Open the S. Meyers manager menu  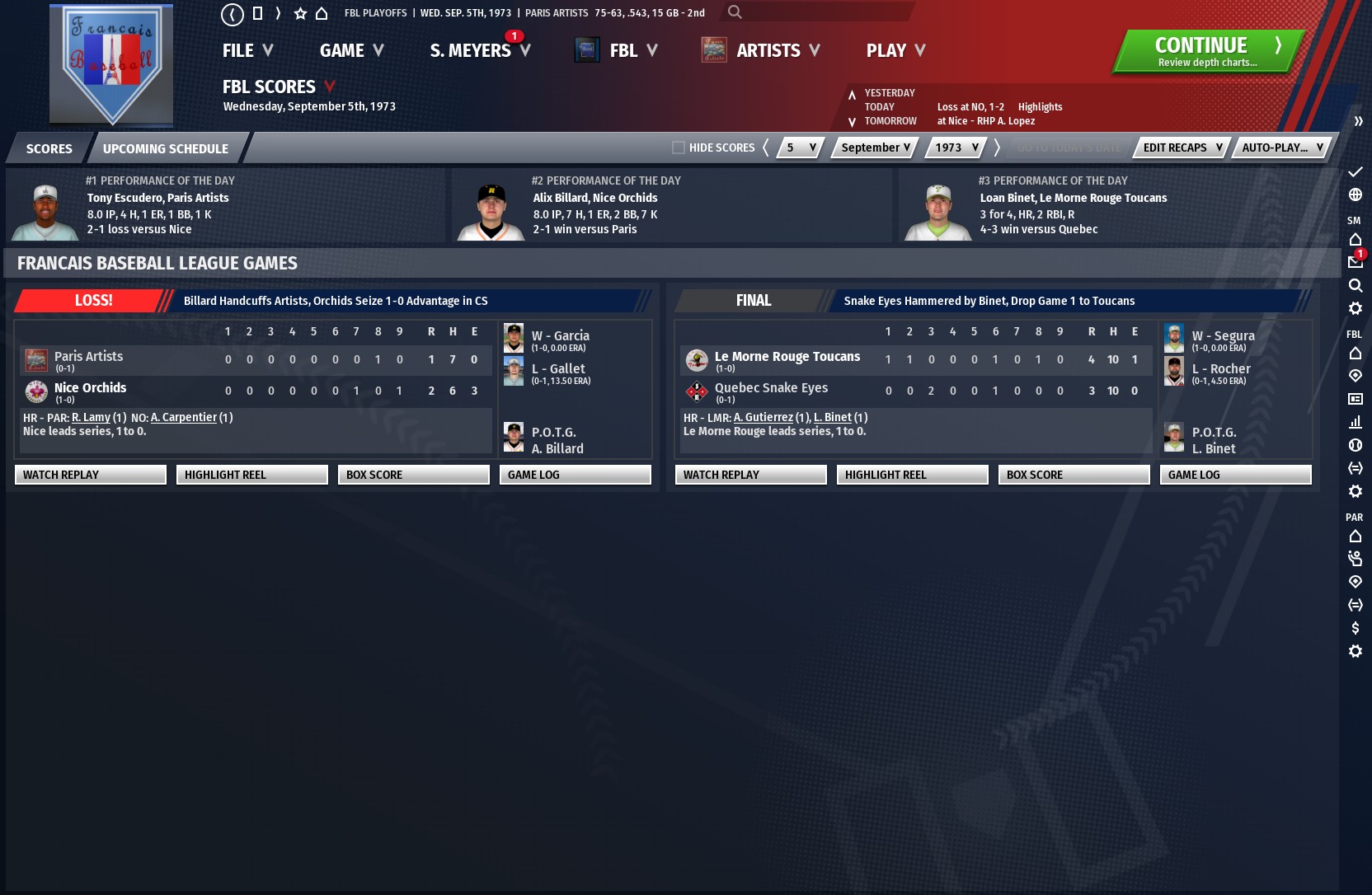click(479, 51)
